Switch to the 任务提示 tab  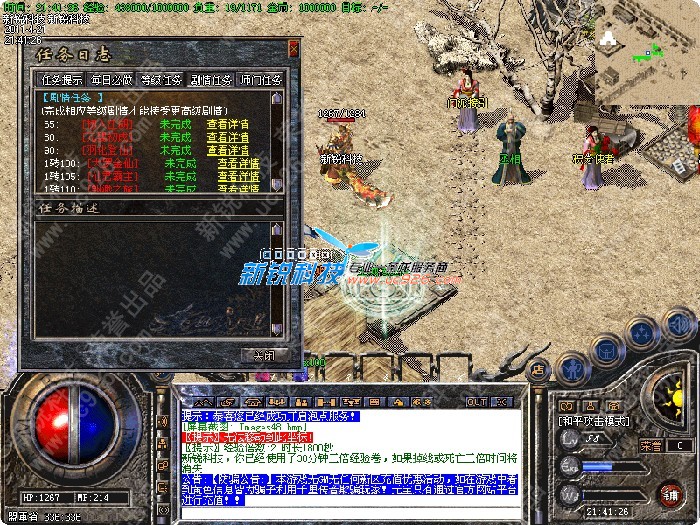[x=61, y=79]
